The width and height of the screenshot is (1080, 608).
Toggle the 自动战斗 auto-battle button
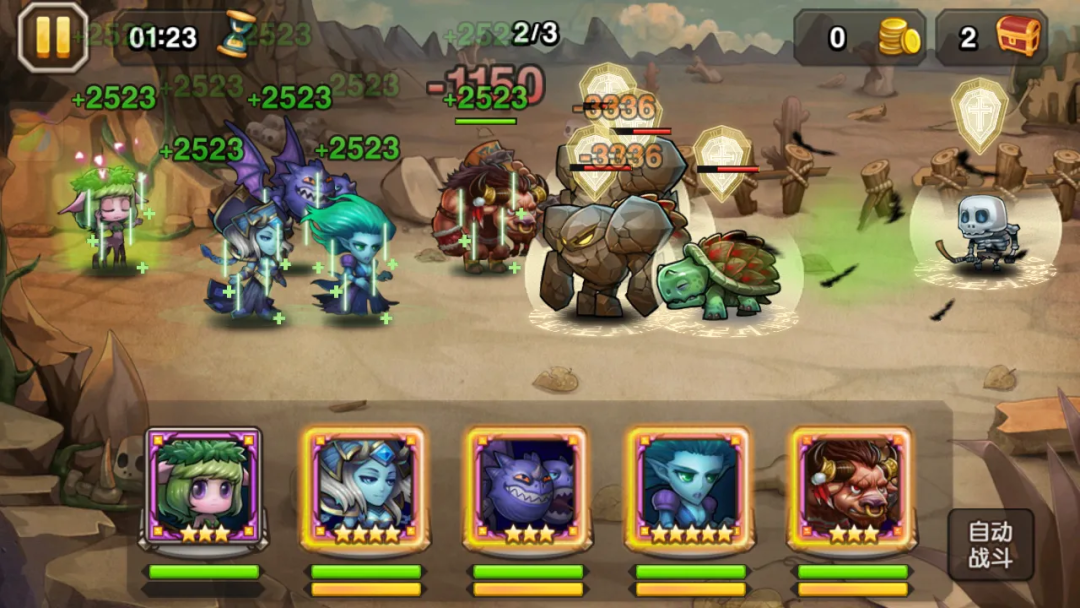[990, 545]
